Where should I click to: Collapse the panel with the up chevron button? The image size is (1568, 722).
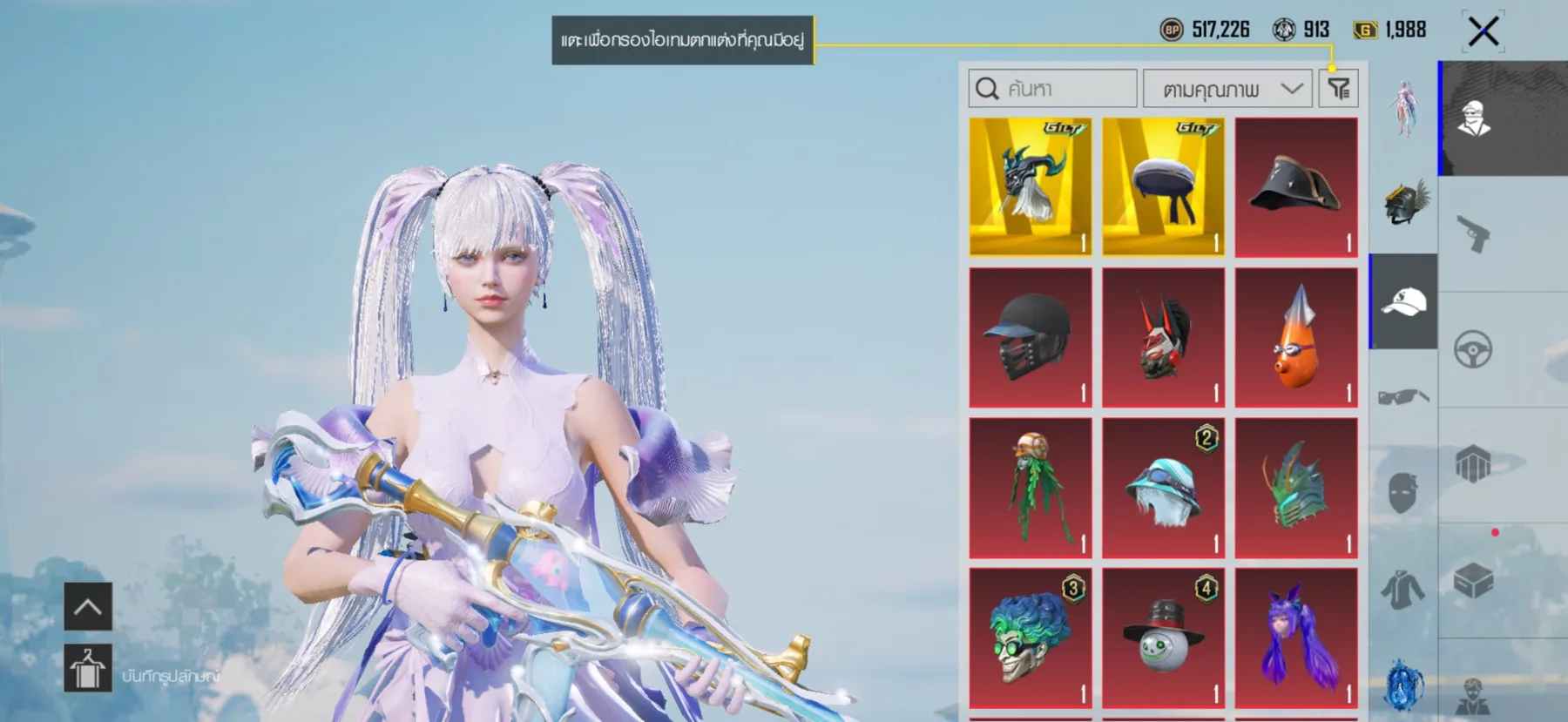[x=87, y=607]
